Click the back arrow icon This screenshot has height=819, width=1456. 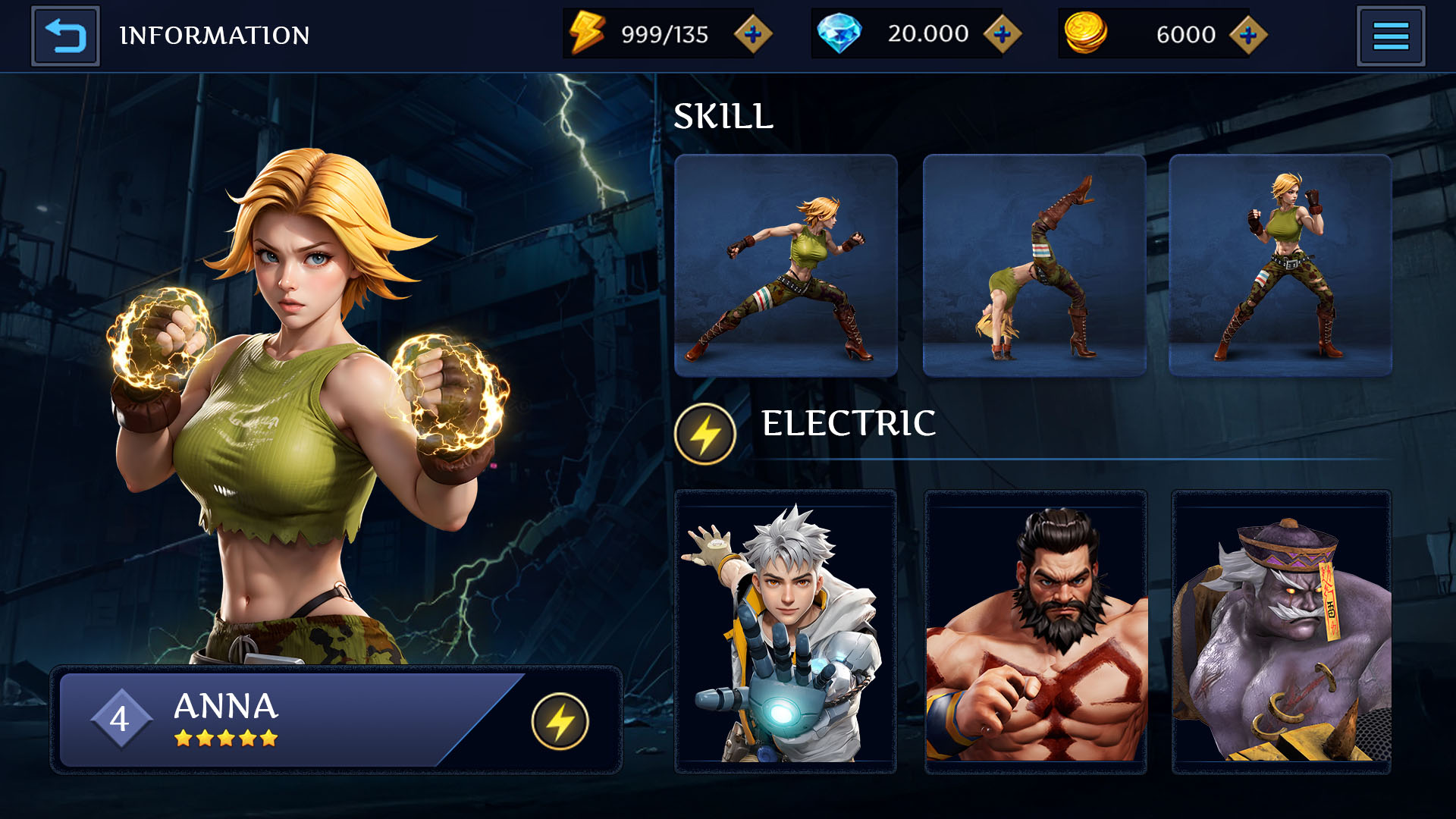(64, 35)
